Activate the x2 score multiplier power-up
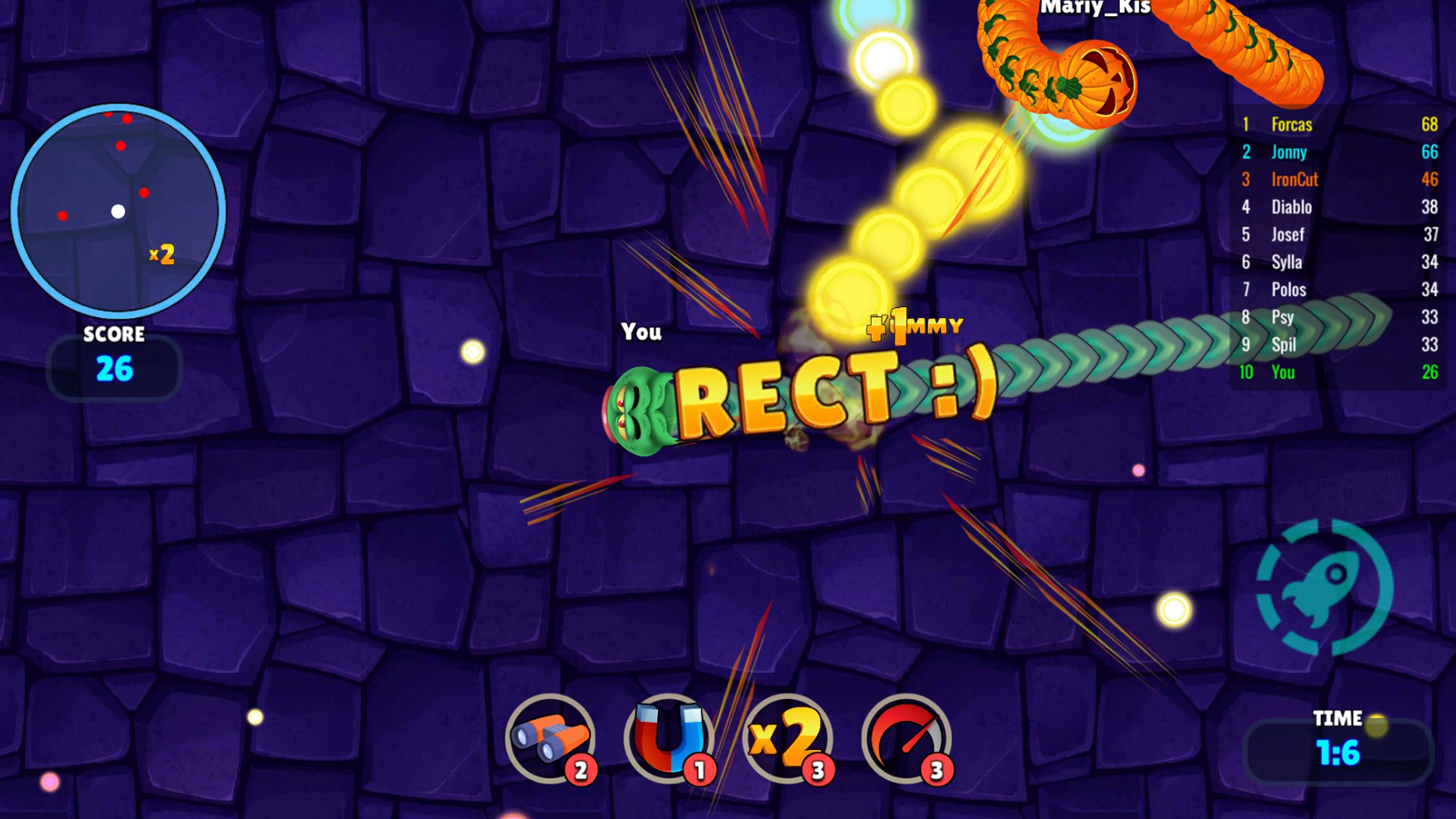Screen dimensions: 1456x819 [787, 738]
